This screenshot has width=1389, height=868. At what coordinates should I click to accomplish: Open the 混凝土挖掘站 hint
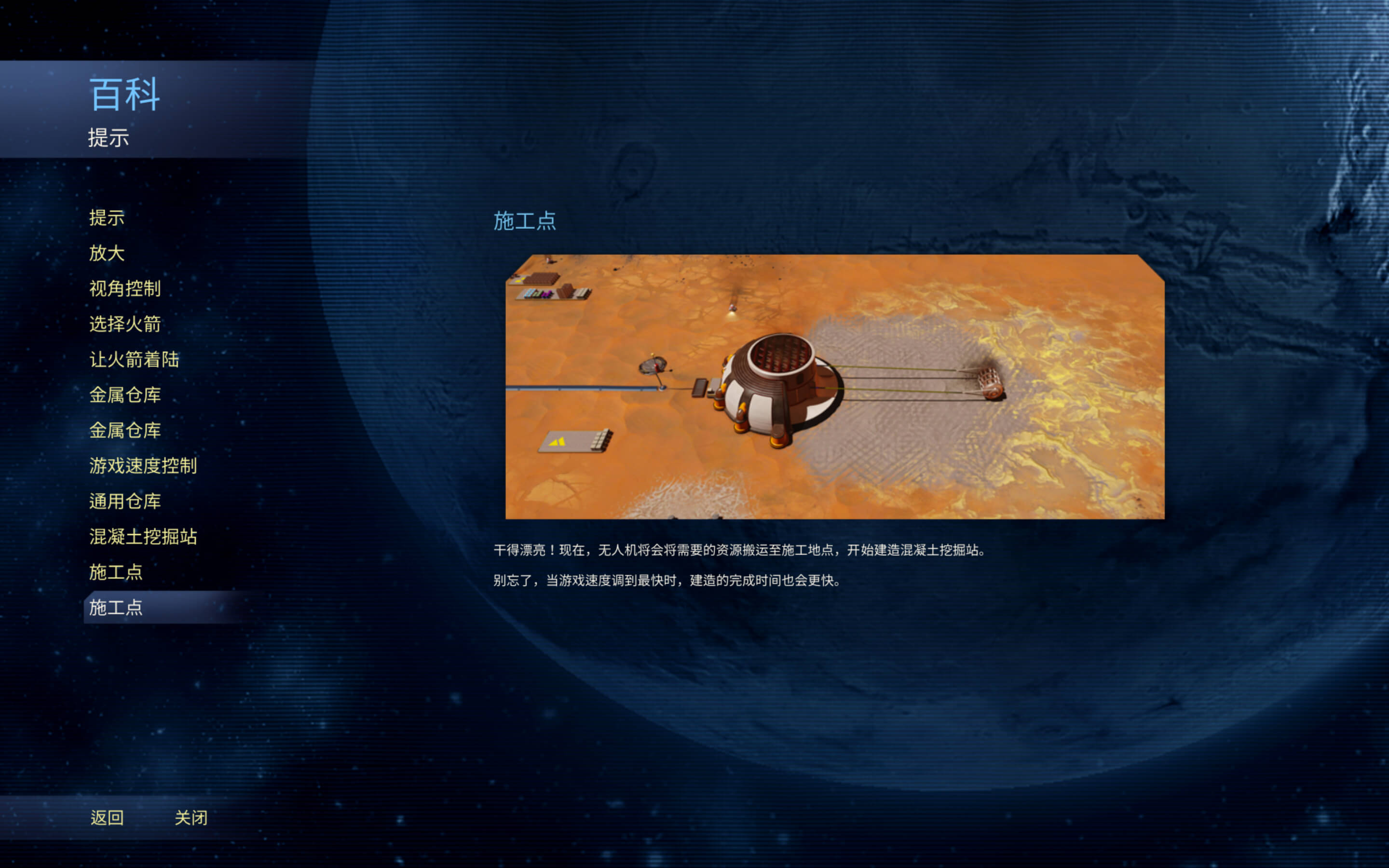pyautogui.click(x=143, y=537)
